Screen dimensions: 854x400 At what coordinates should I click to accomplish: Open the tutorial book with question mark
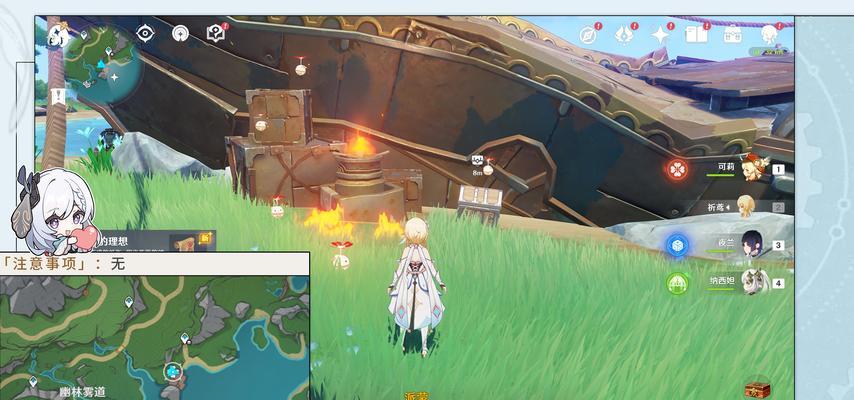click(216, 33)
